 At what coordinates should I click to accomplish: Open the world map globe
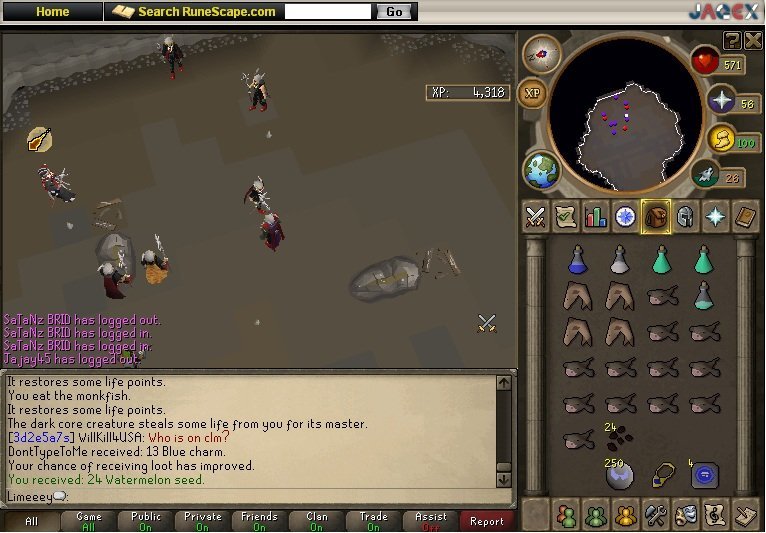tap(542, 170)
